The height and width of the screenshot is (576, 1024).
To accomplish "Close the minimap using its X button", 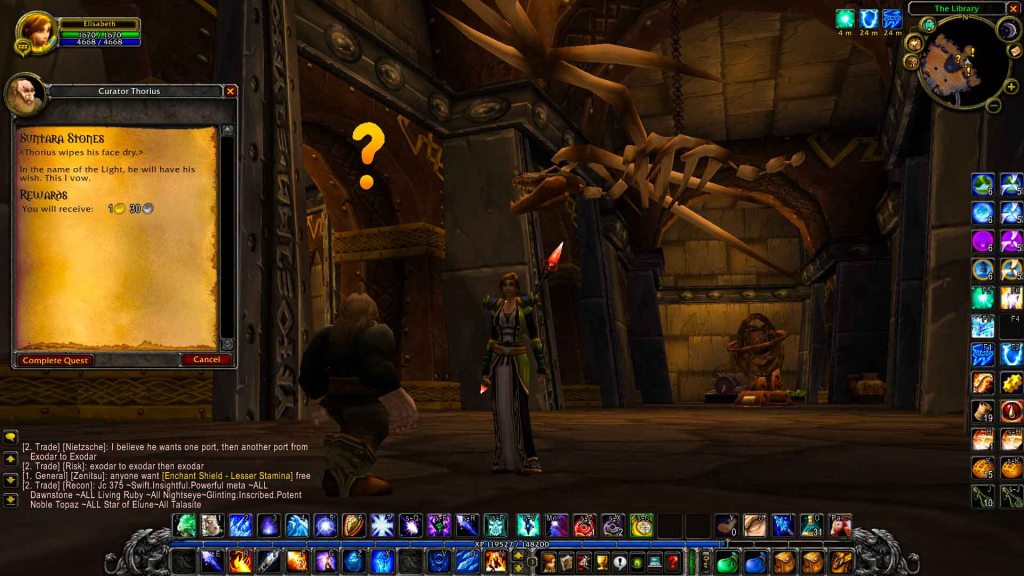I will point(1012,8).
